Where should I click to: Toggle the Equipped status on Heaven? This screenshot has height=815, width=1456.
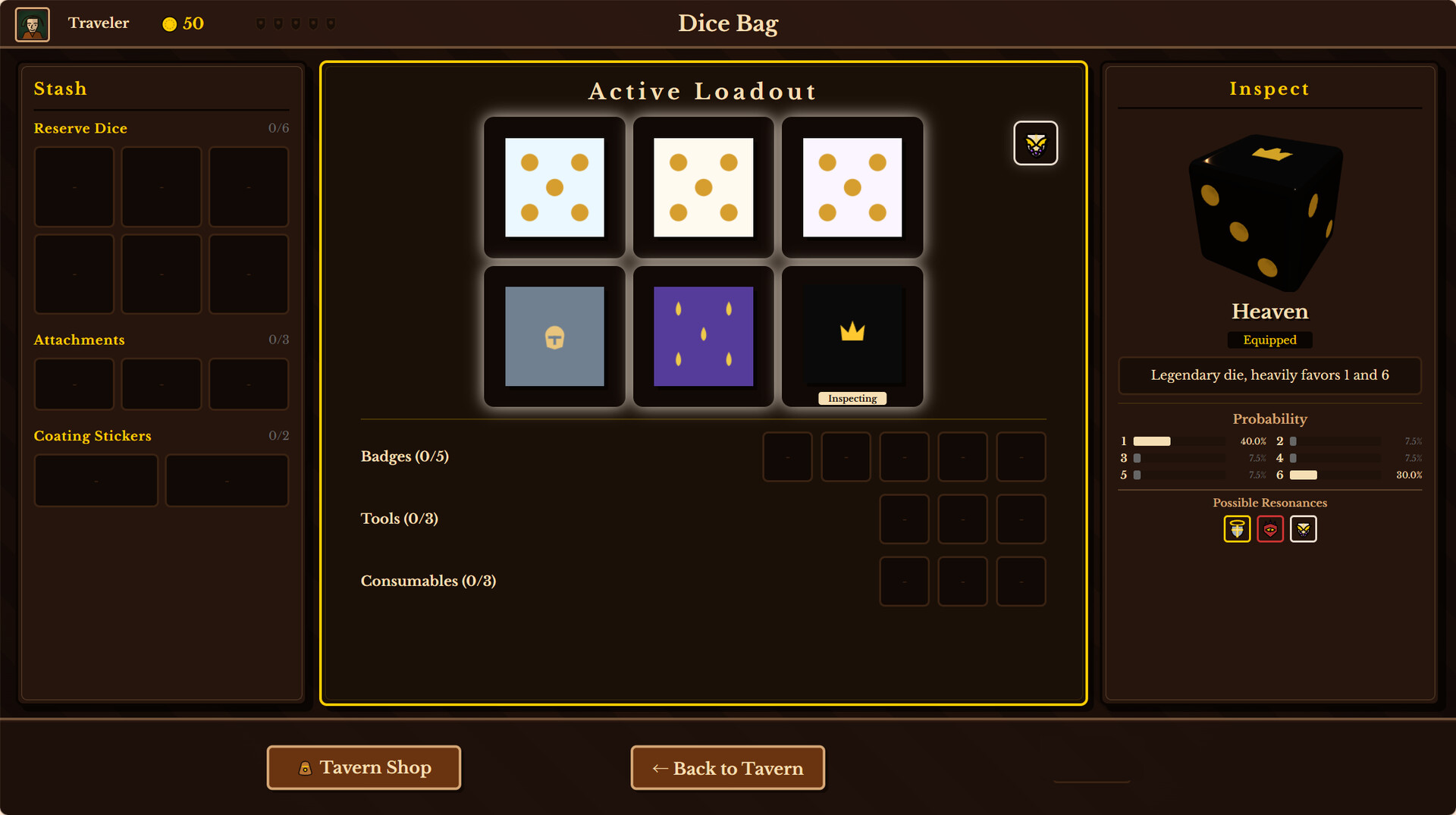[1269, 340]
